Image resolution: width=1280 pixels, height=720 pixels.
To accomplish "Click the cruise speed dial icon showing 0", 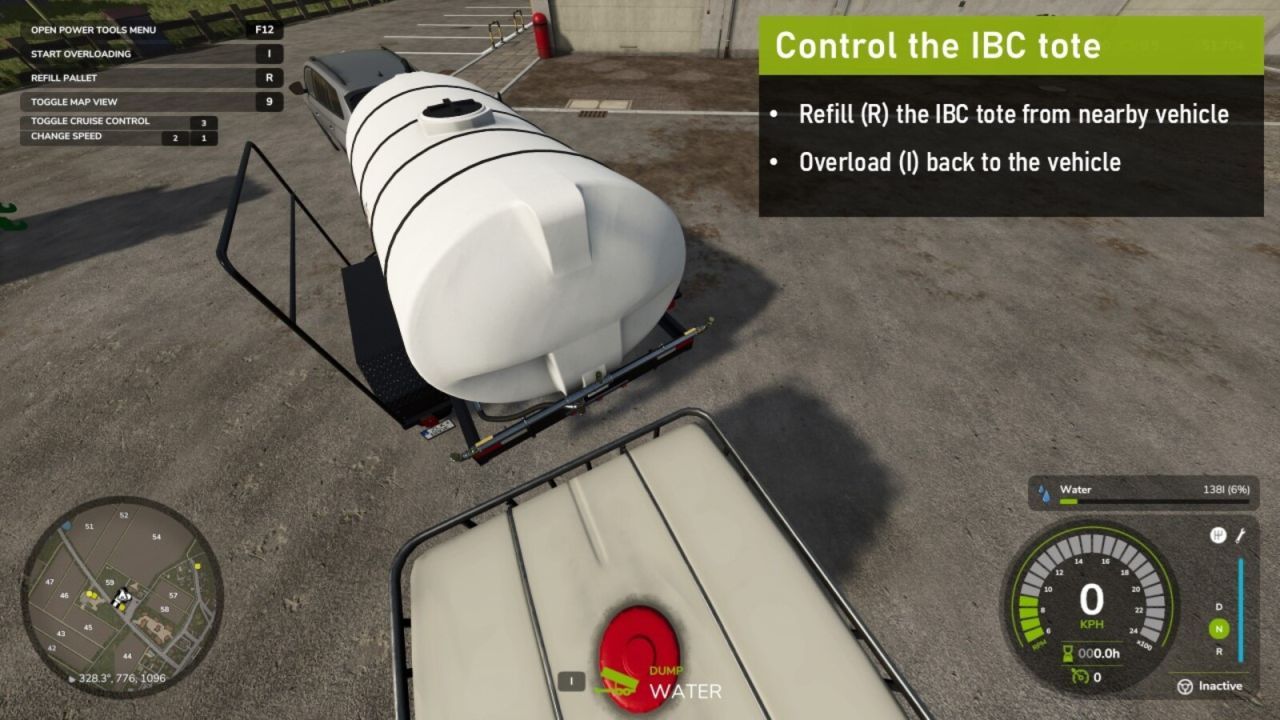I will (x=1080, y=676).
